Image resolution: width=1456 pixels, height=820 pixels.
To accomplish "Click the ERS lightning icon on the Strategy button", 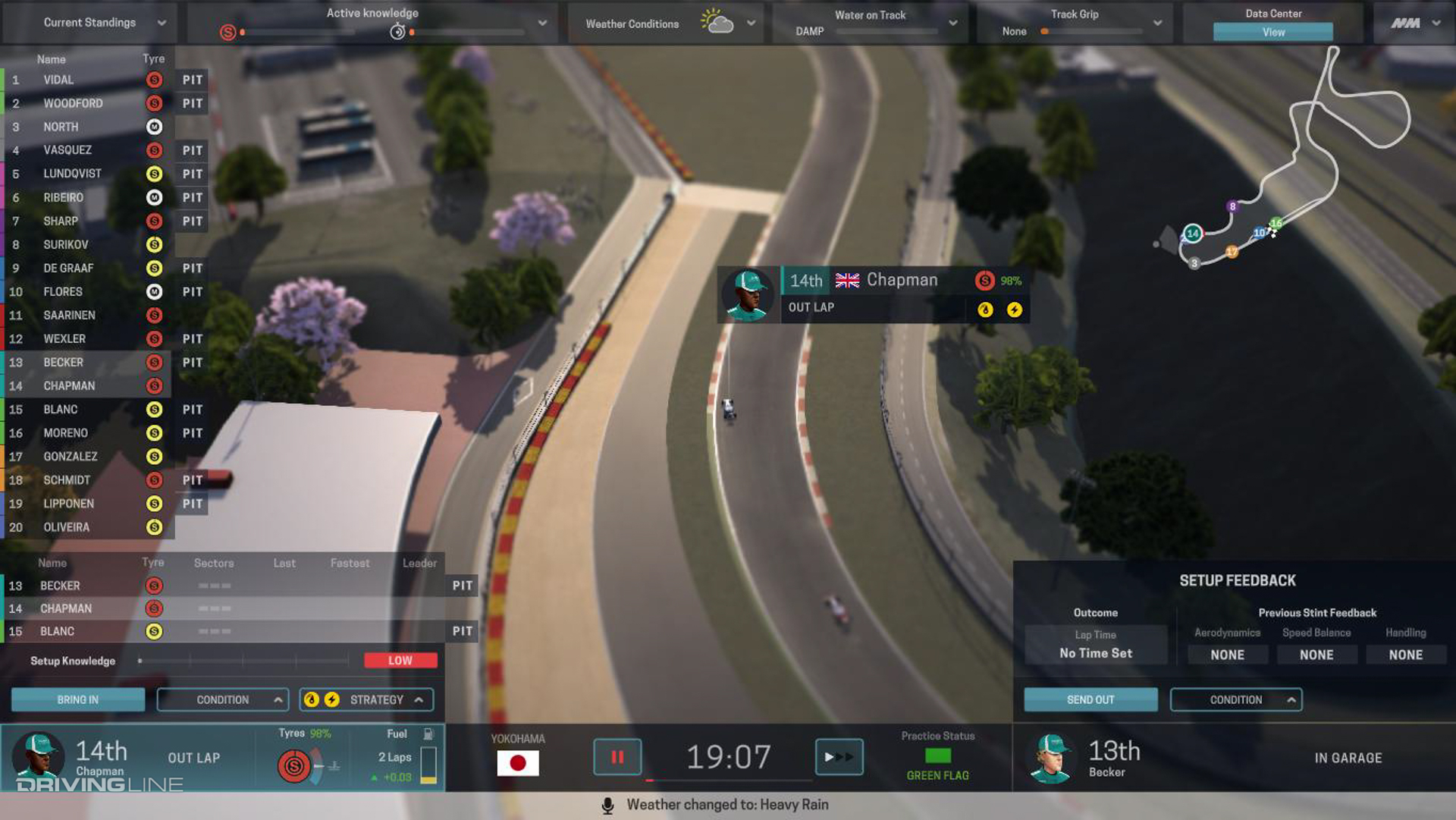I will coord(331,699).
